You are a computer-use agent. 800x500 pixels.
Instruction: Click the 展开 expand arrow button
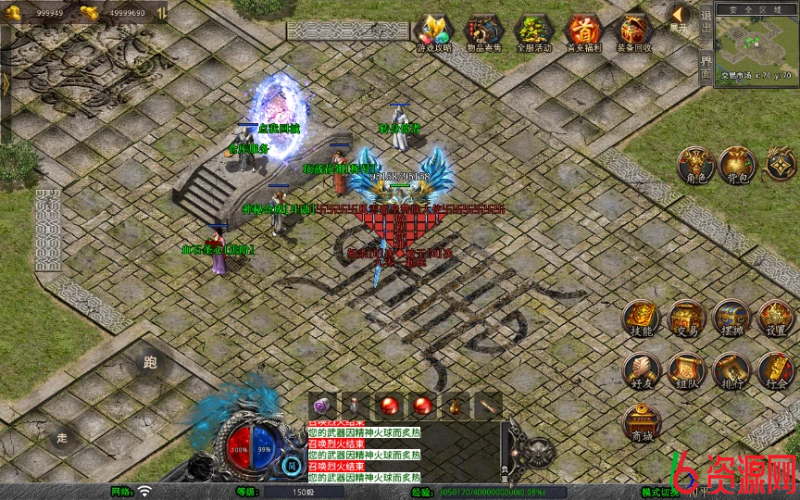point(679,16)
